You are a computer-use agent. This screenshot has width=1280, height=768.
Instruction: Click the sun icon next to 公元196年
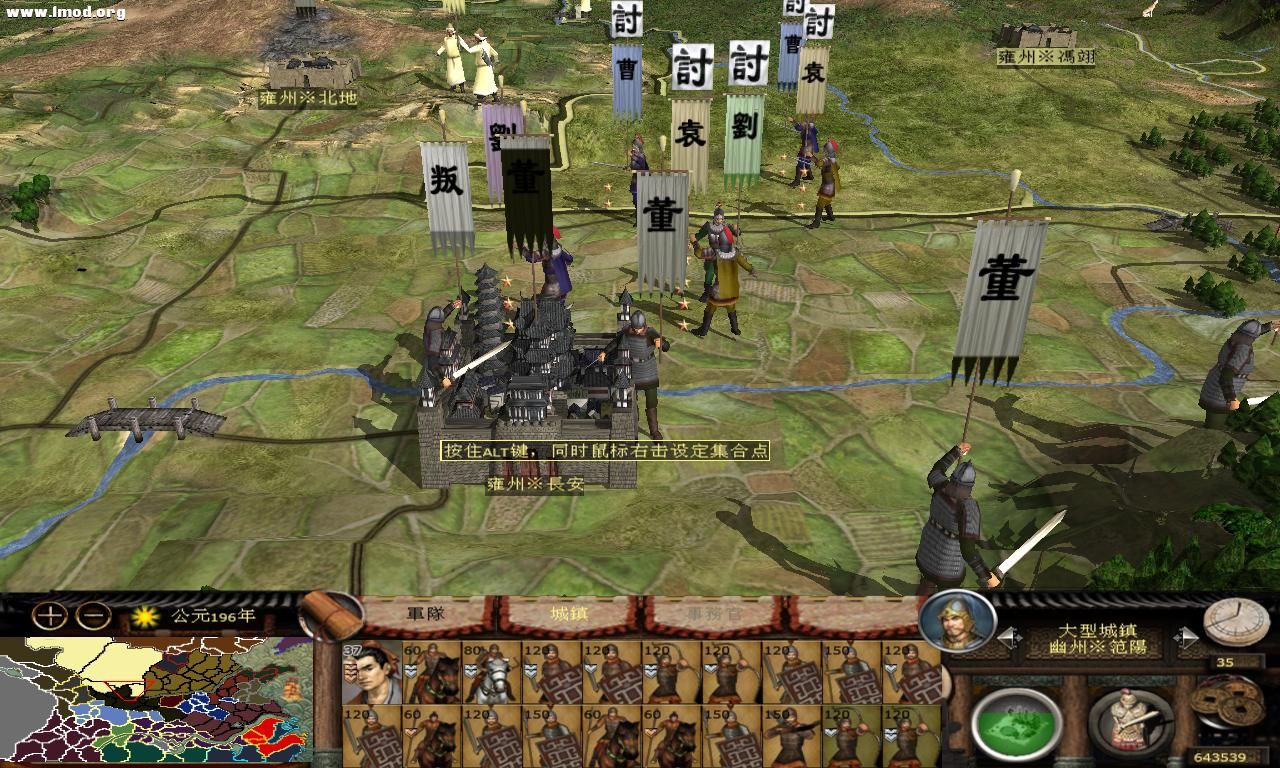147,618
